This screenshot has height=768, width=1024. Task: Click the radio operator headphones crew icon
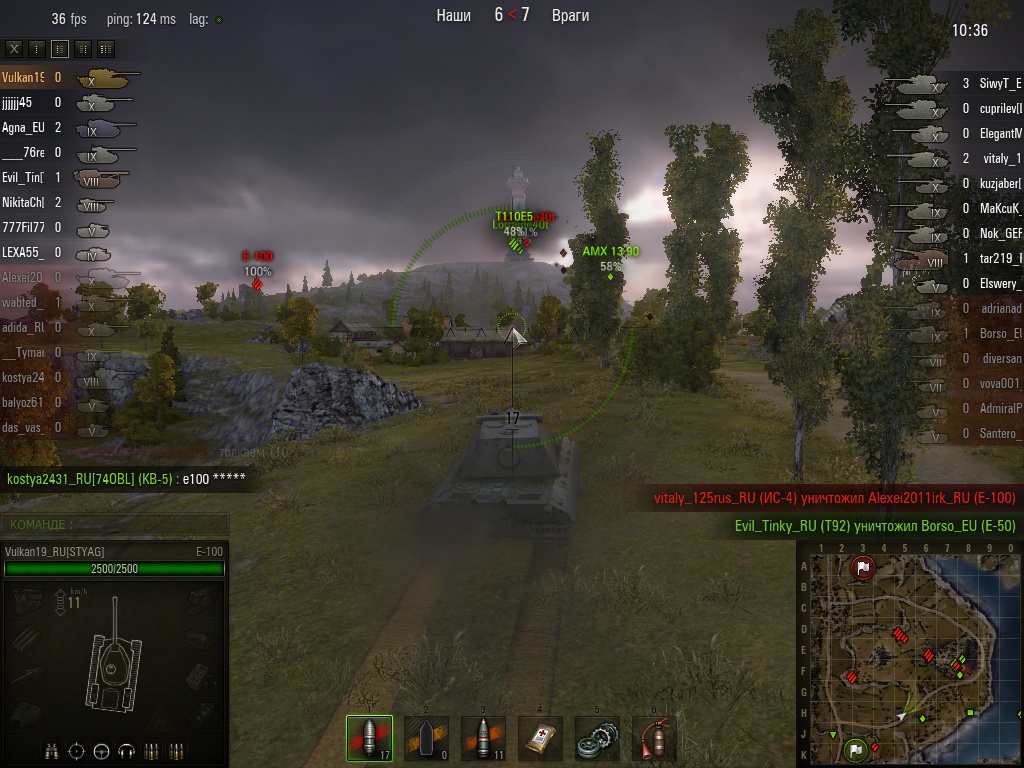pyautogui.click(x=126, y=750)
